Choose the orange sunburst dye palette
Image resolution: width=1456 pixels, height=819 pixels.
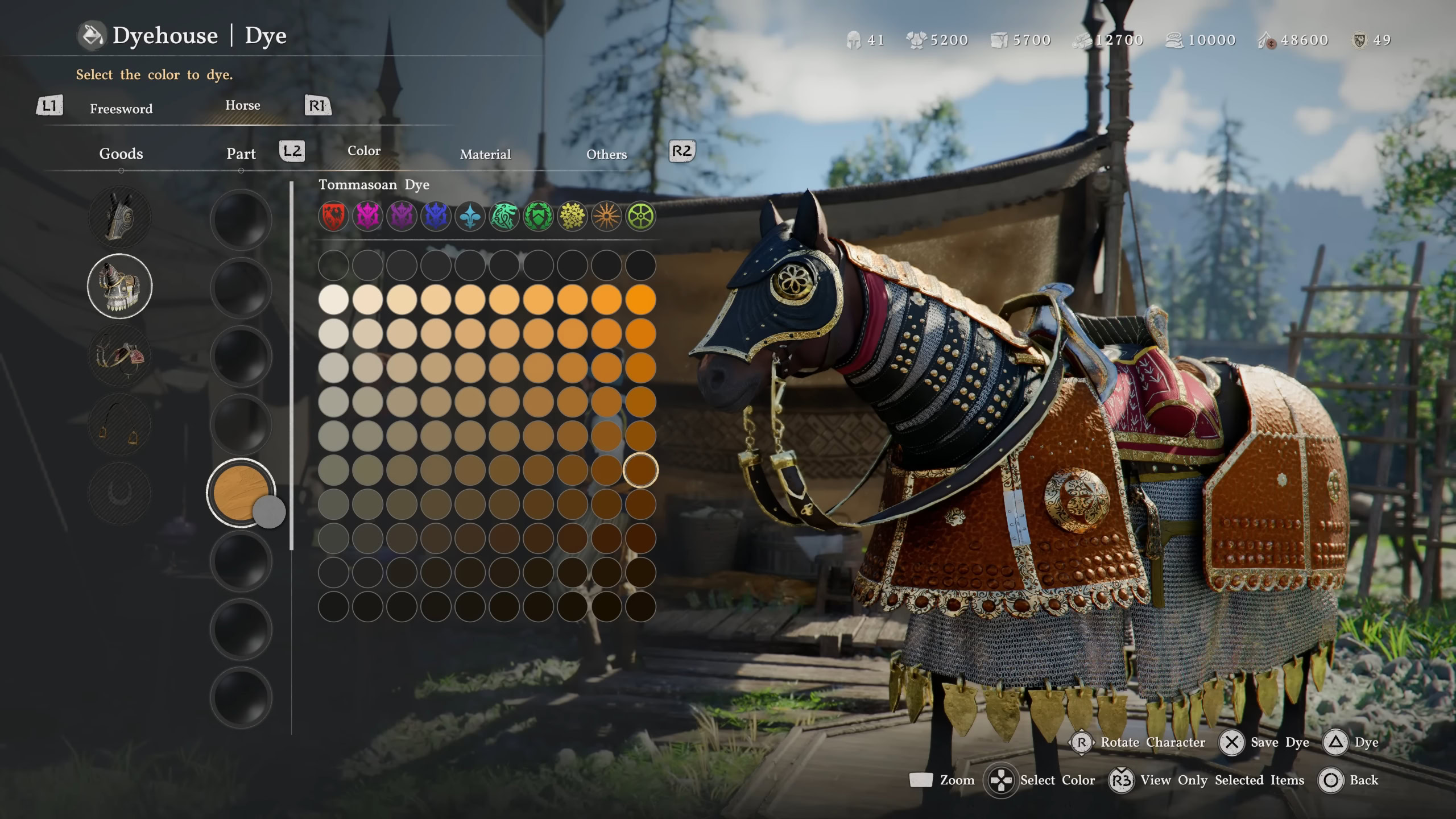[x=606, y=217]
